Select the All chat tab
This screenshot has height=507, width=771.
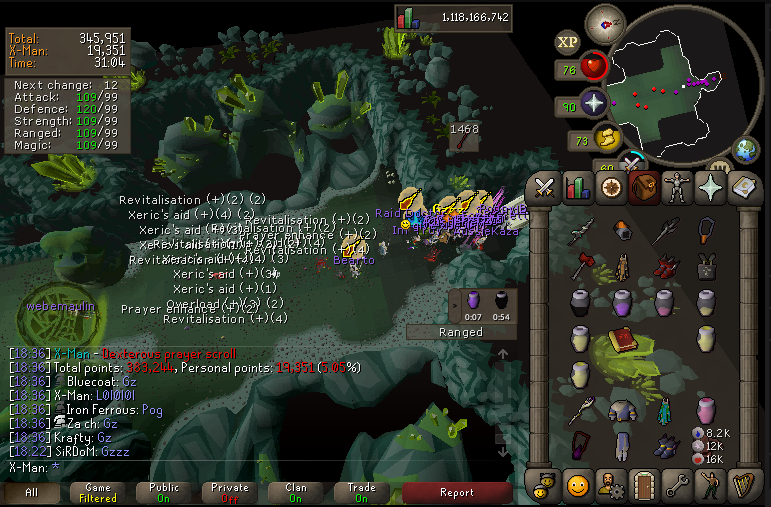pyautogui.click(x=30, y=492)
